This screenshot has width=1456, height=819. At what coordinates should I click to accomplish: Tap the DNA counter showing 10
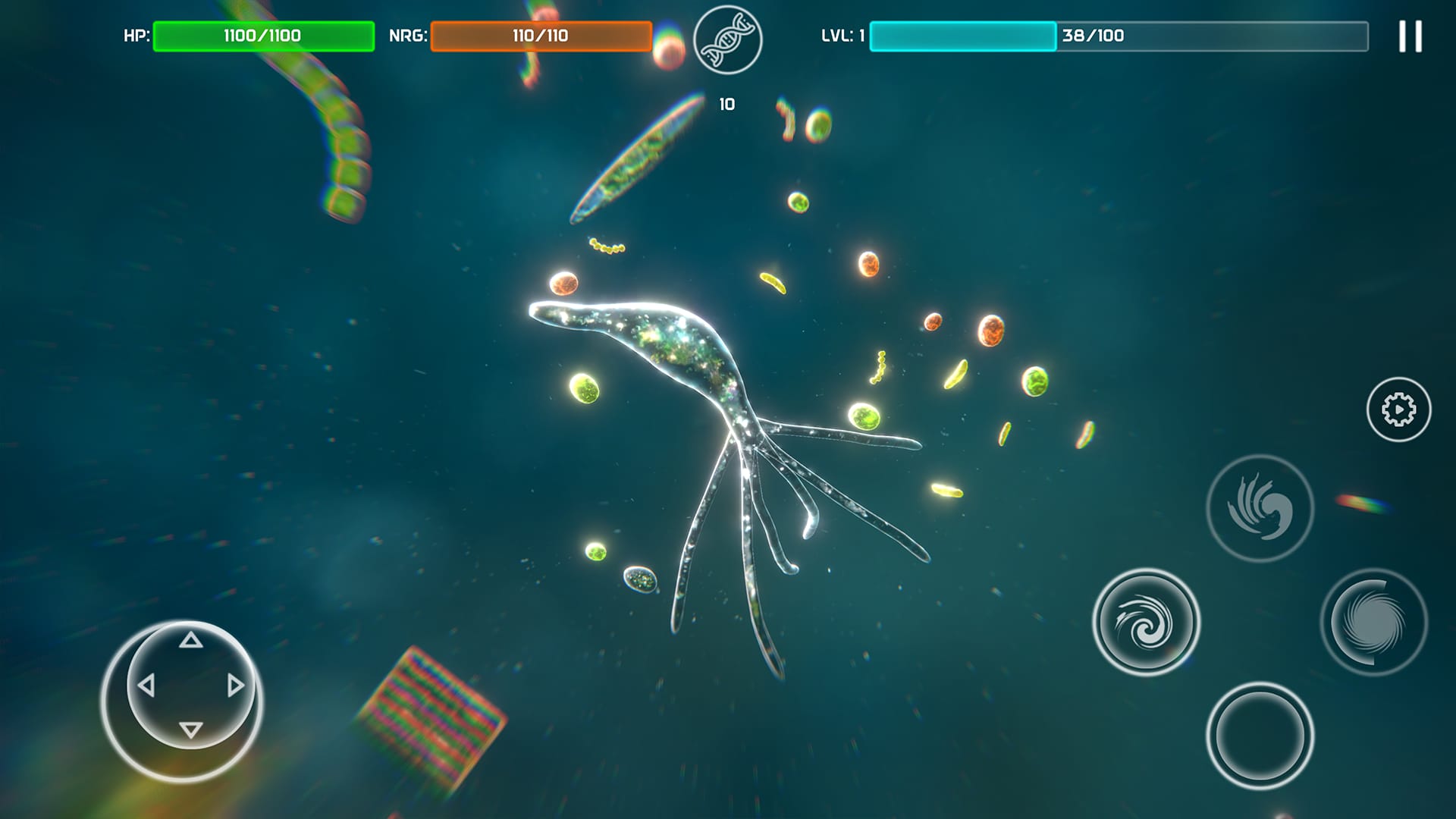[x=726, y=104]
